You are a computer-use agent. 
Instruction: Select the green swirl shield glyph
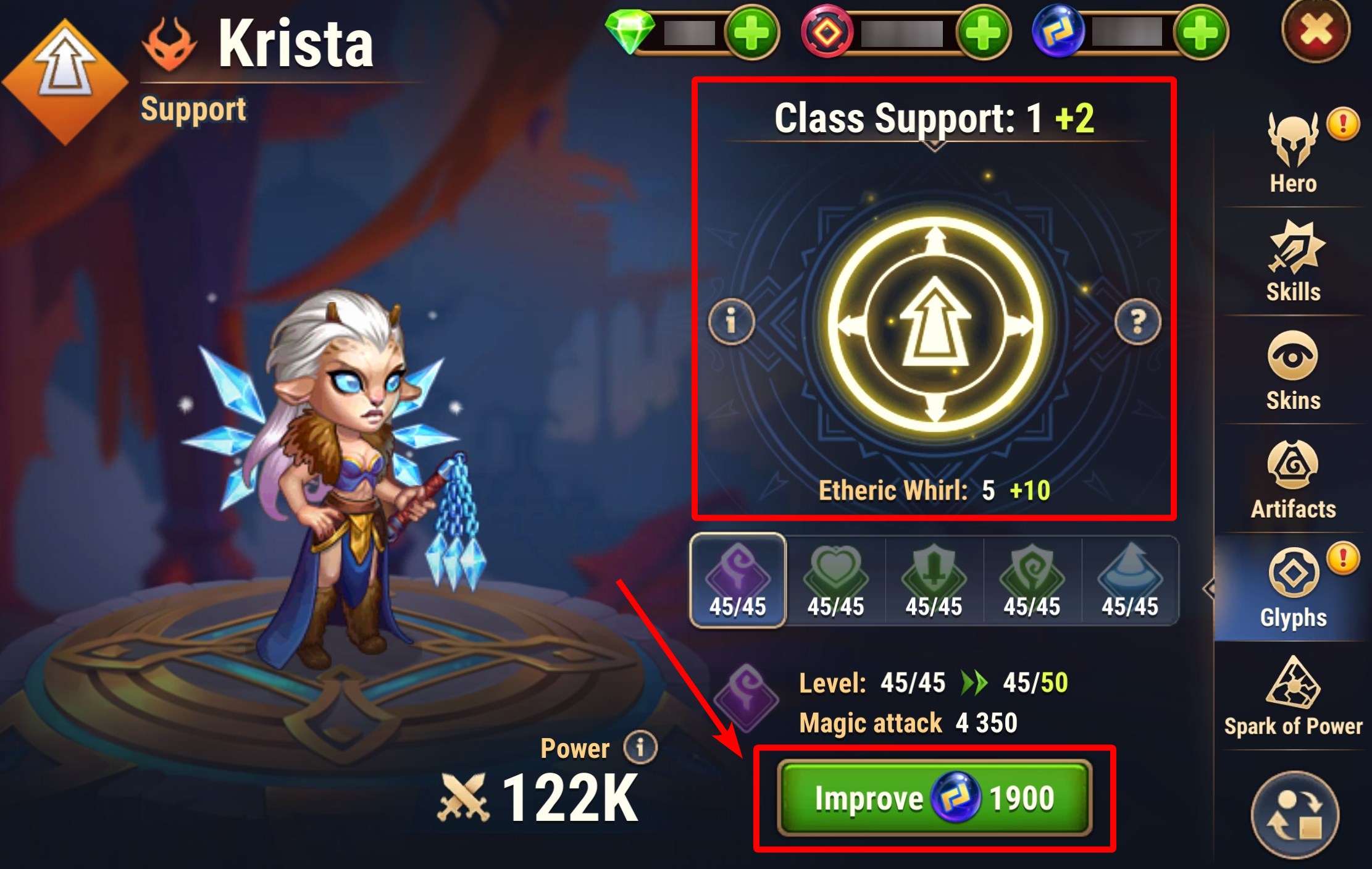(1032, 581)
